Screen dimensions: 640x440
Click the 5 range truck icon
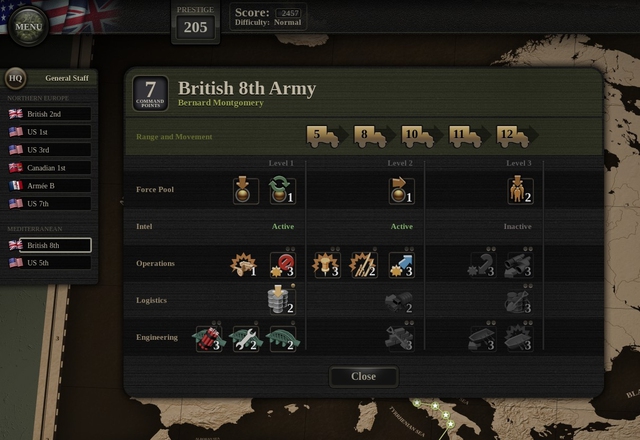(x=322, y=136)
